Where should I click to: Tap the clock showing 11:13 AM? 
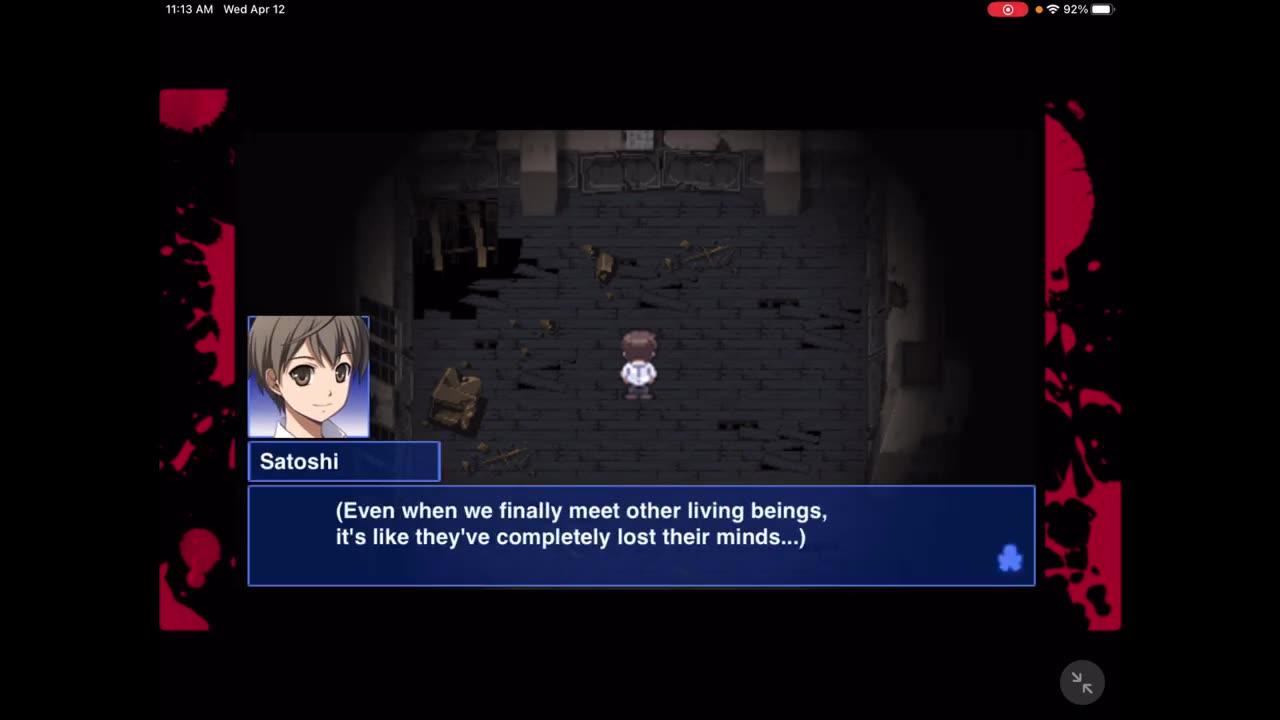(x=188, y=9)
